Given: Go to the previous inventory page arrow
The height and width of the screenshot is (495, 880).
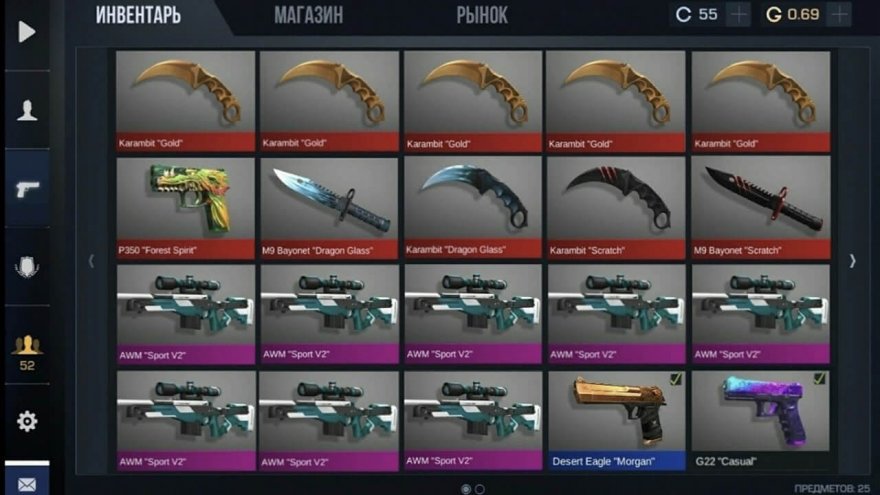Looking at the screenshot, I should point(92,261).
